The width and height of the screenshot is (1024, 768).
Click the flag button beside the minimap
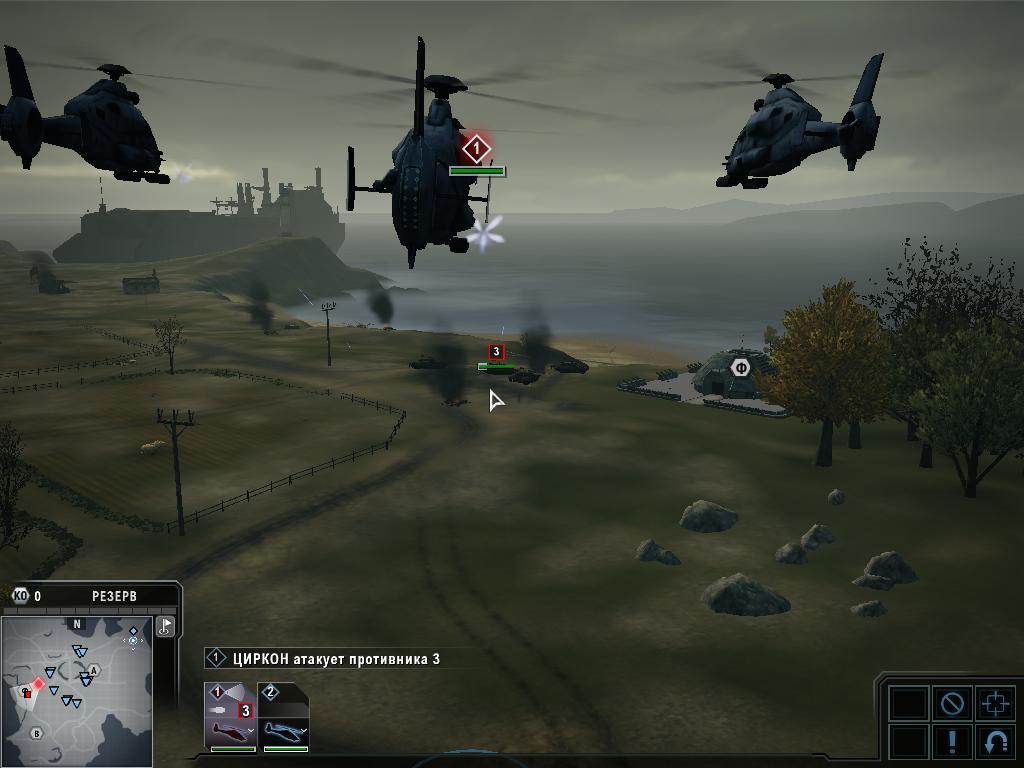tap(166, 626)
